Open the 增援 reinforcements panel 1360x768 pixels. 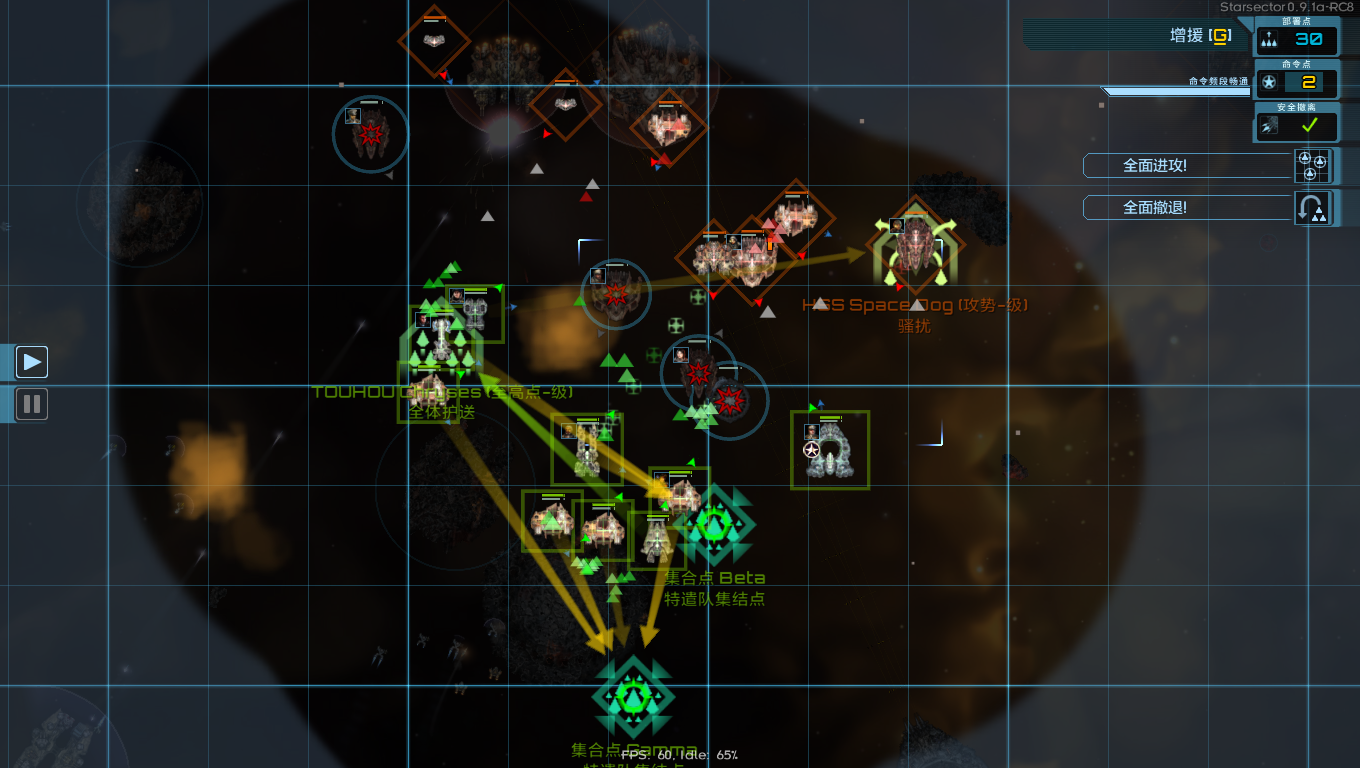[x=1198, y=36]
